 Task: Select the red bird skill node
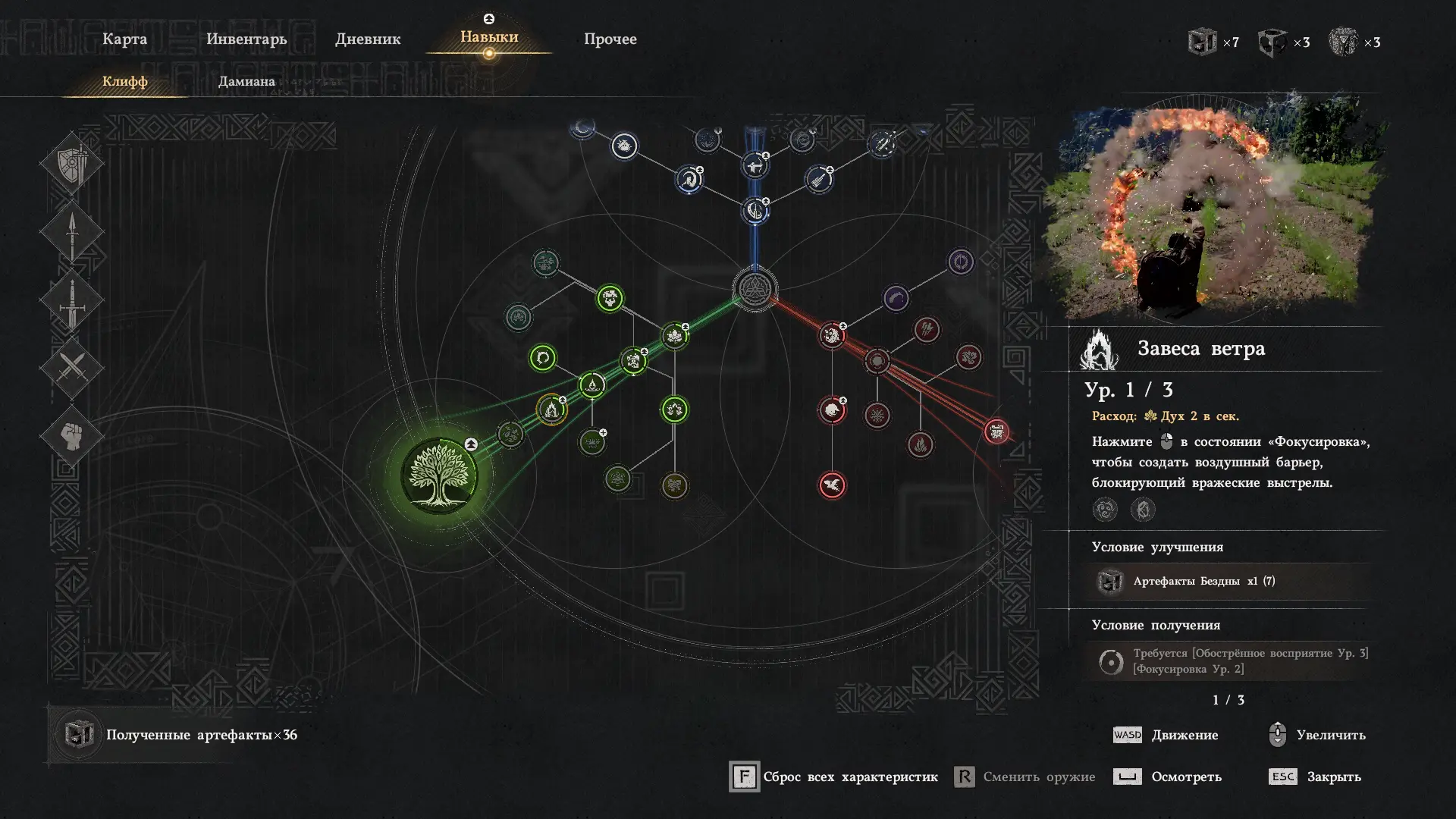[x=832, y=485]
